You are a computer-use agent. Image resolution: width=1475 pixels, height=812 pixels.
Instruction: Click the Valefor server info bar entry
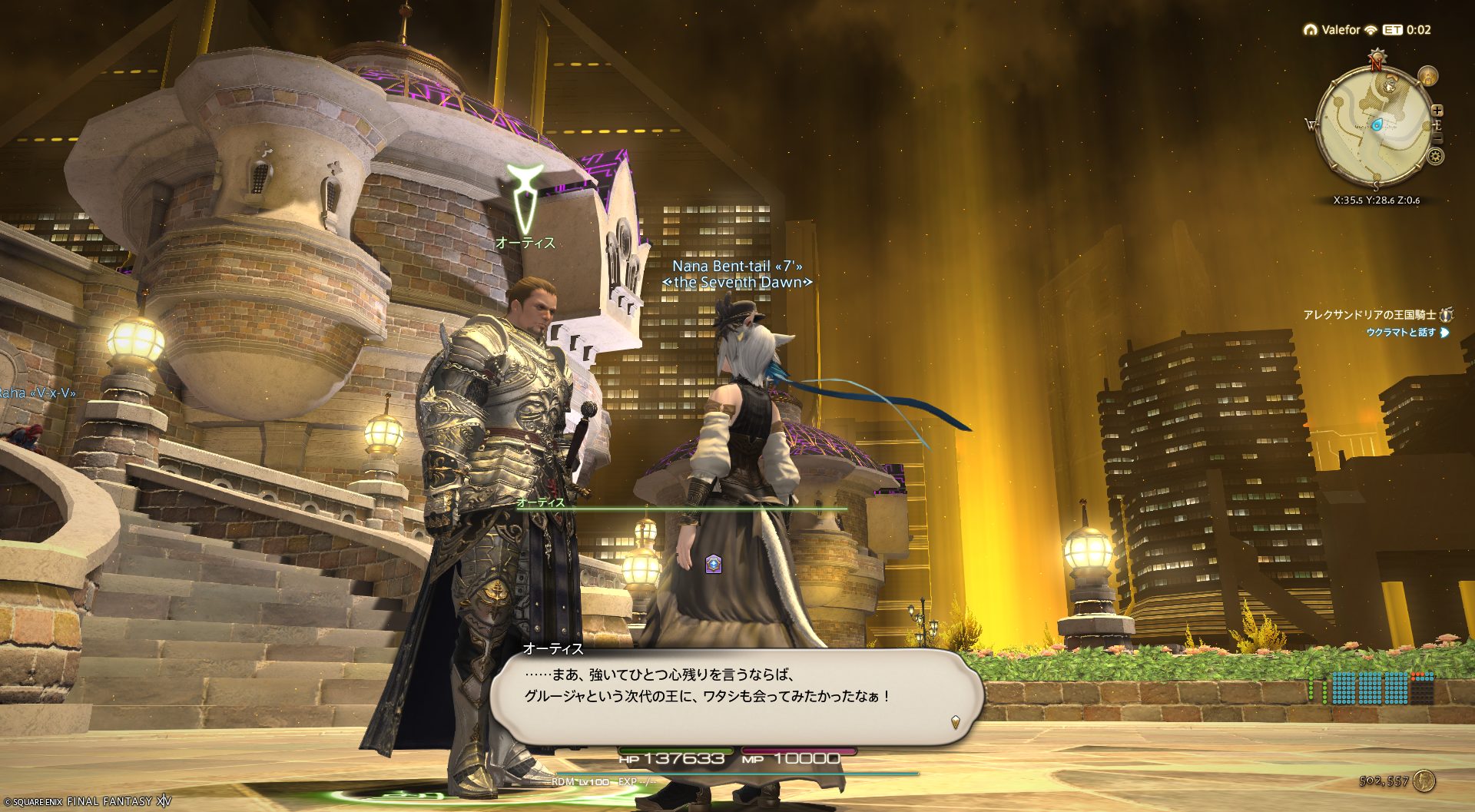[x=1341, y=30]
